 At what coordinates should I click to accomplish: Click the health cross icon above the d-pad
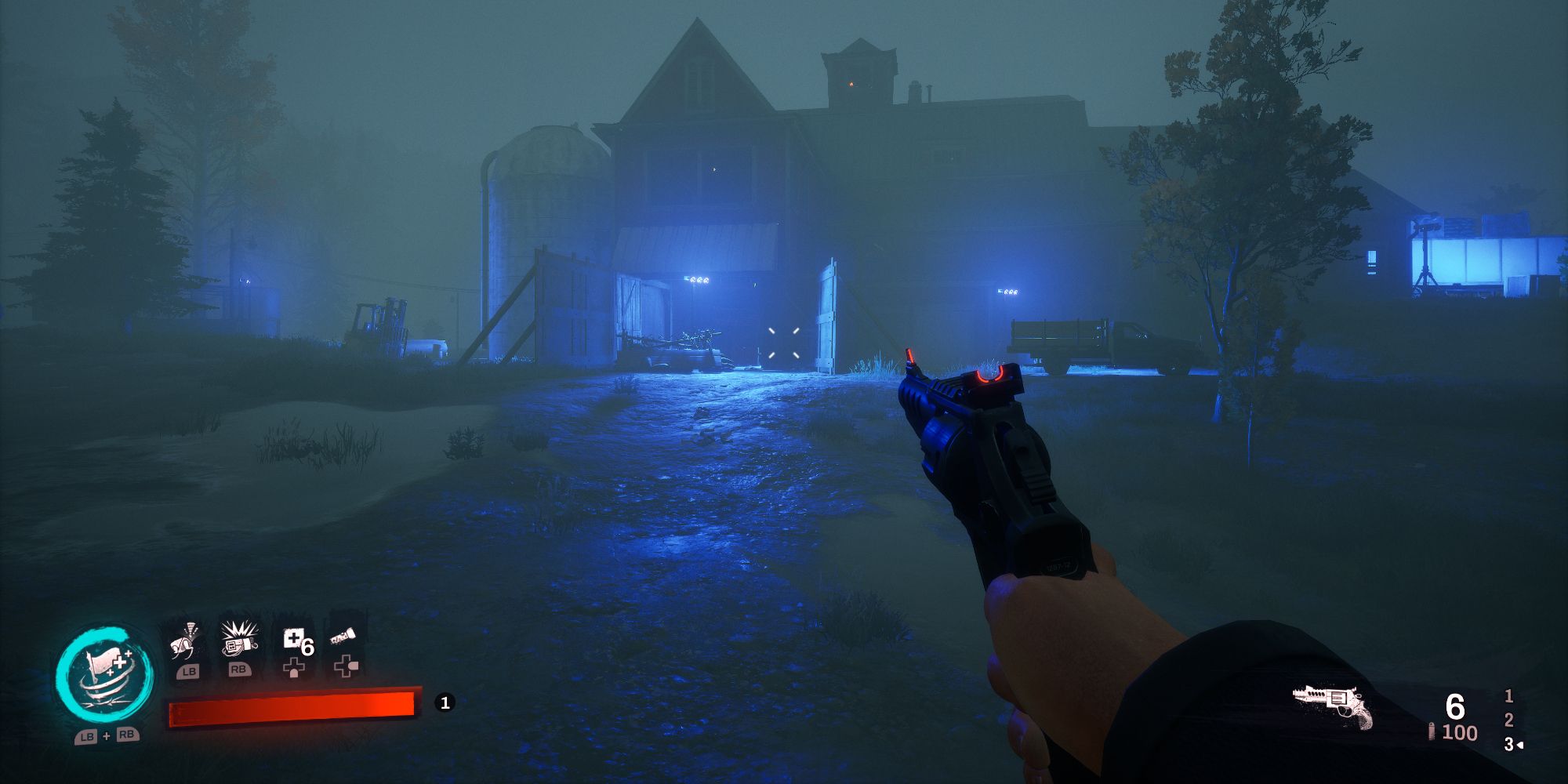click(294, 668)
